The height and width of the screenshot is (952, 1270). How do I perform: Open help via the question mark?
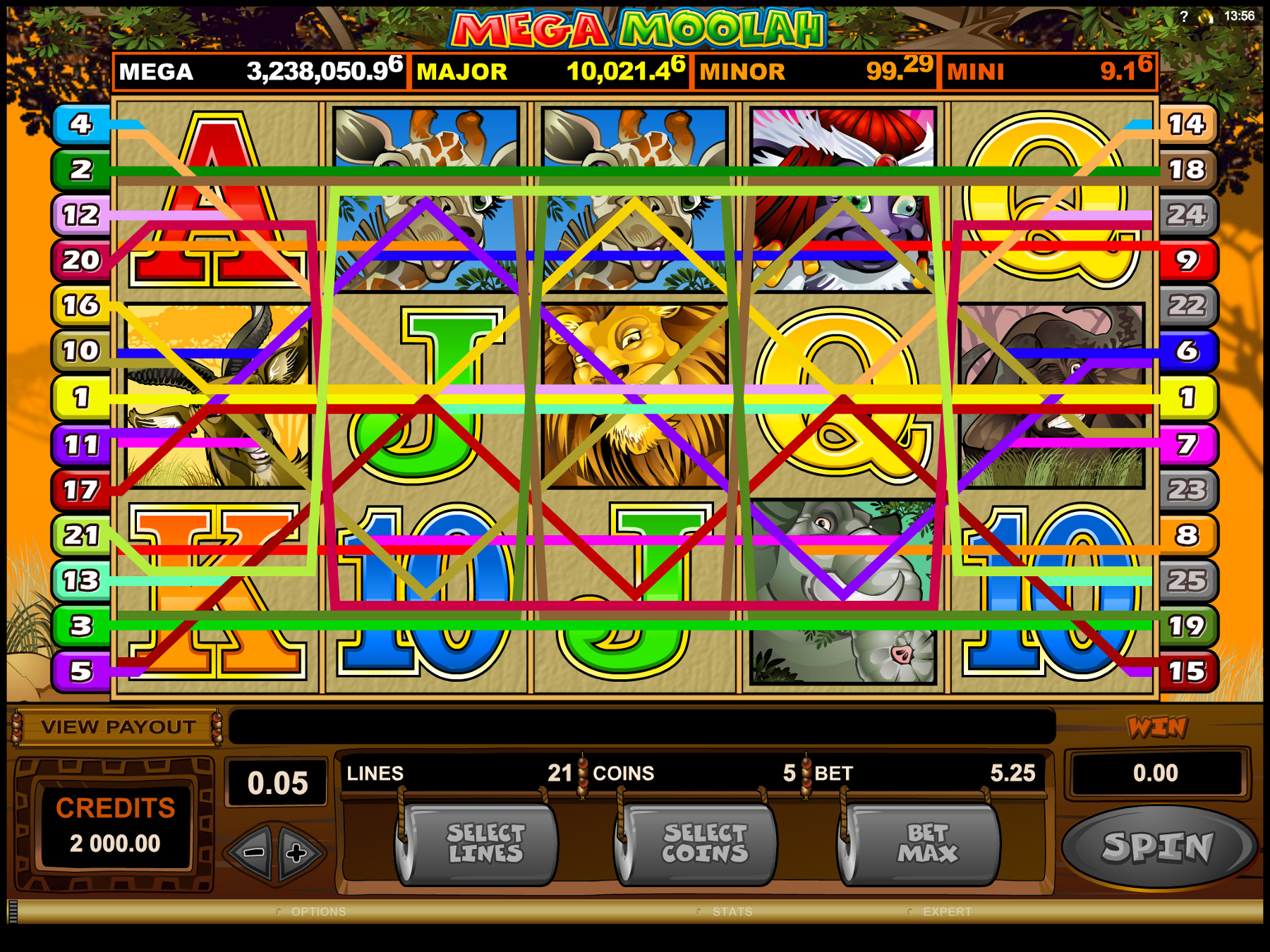pyautogui.click(x=1183, y=16)
